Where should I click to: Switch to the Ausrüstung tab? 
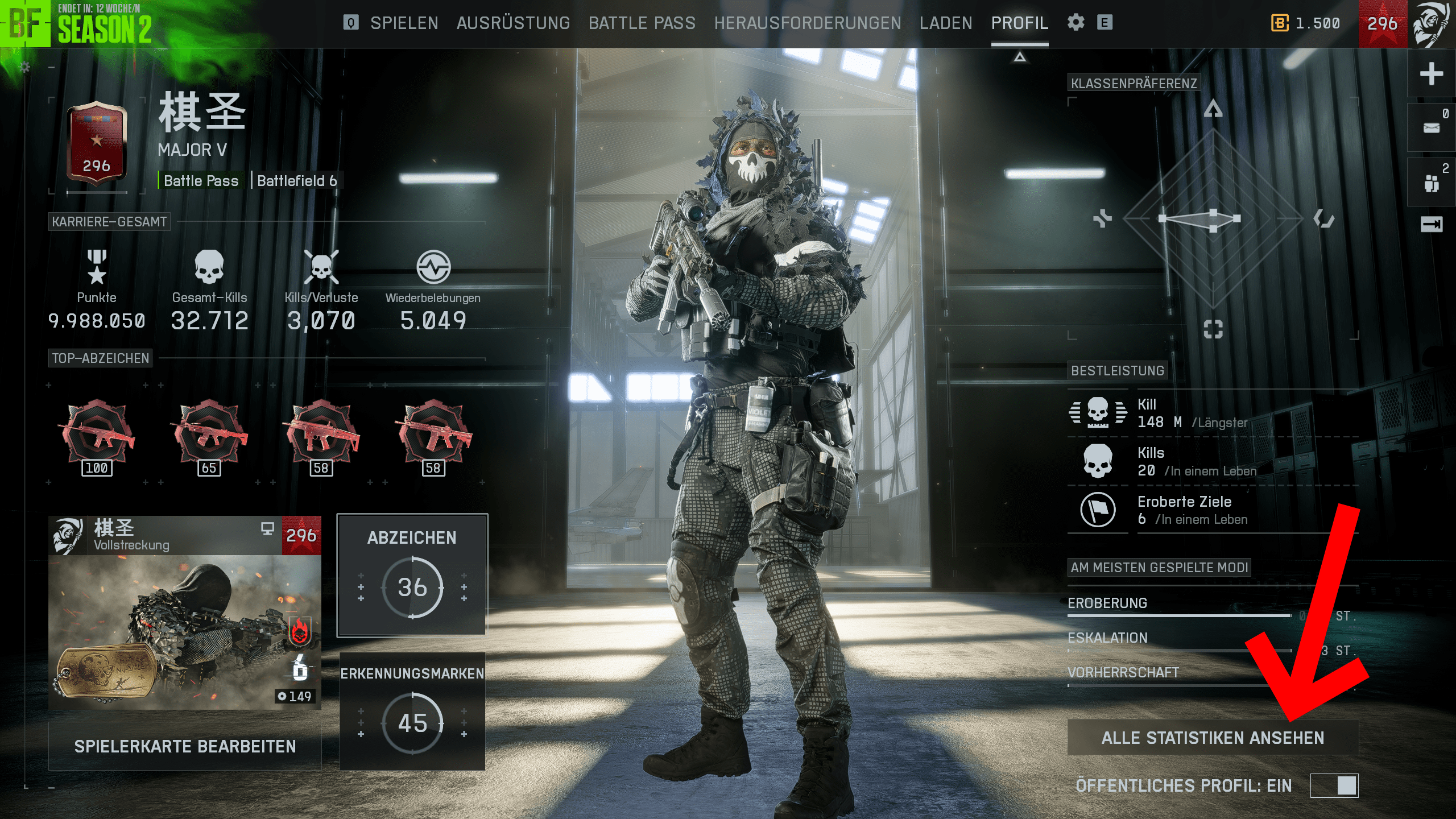(513, 23)
